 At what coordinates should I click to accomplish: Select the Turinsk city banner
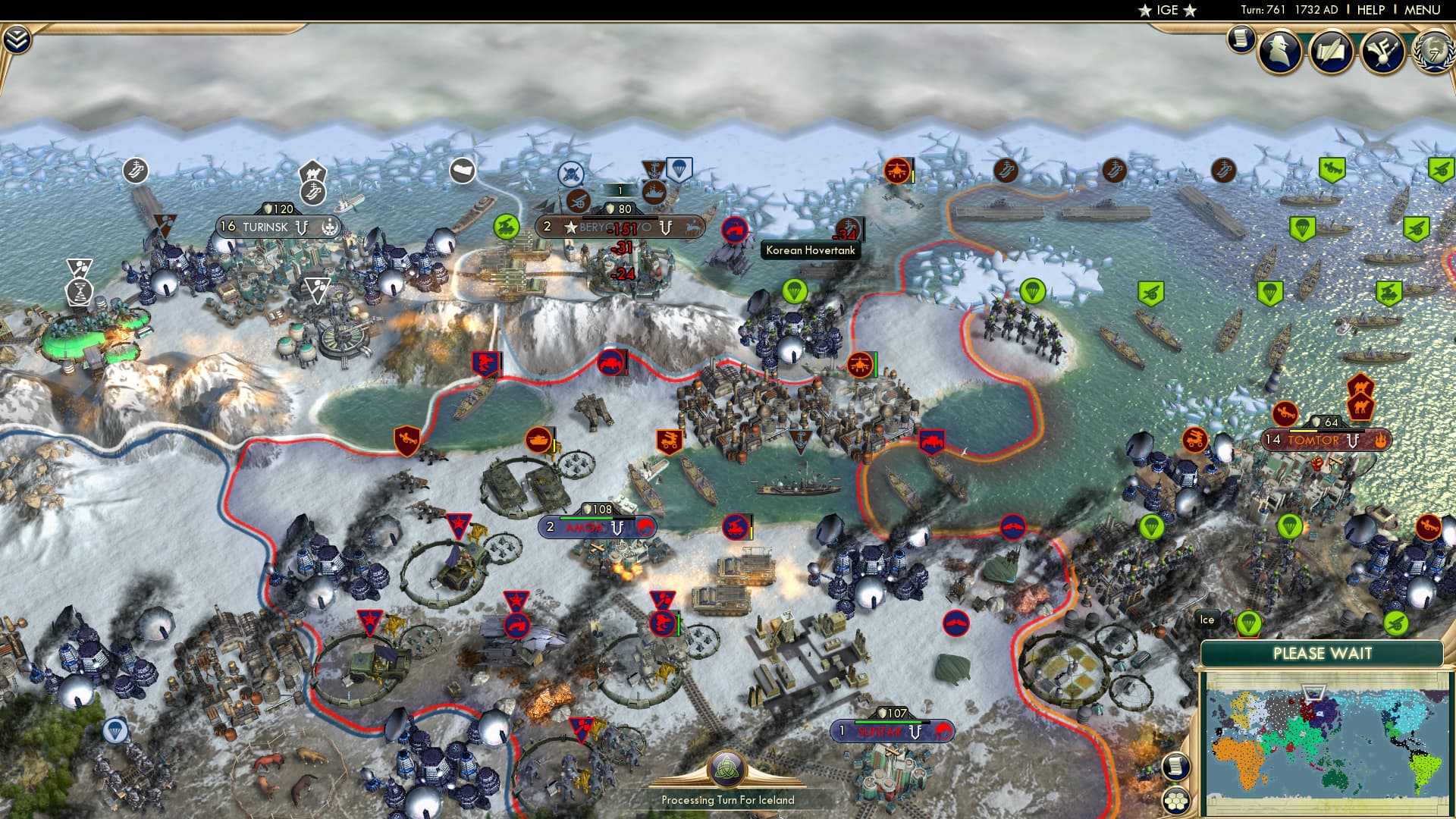click(277, 224)
